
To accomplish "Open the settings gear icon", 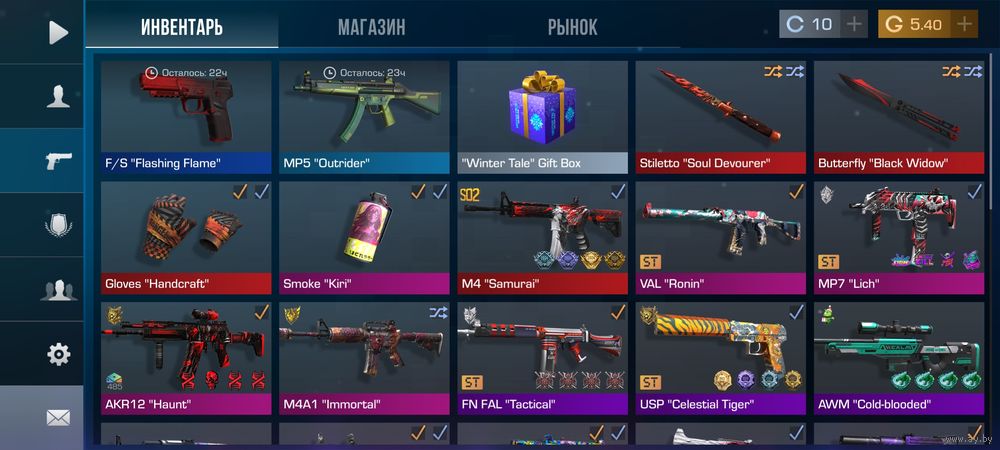I will click(58, 354).
